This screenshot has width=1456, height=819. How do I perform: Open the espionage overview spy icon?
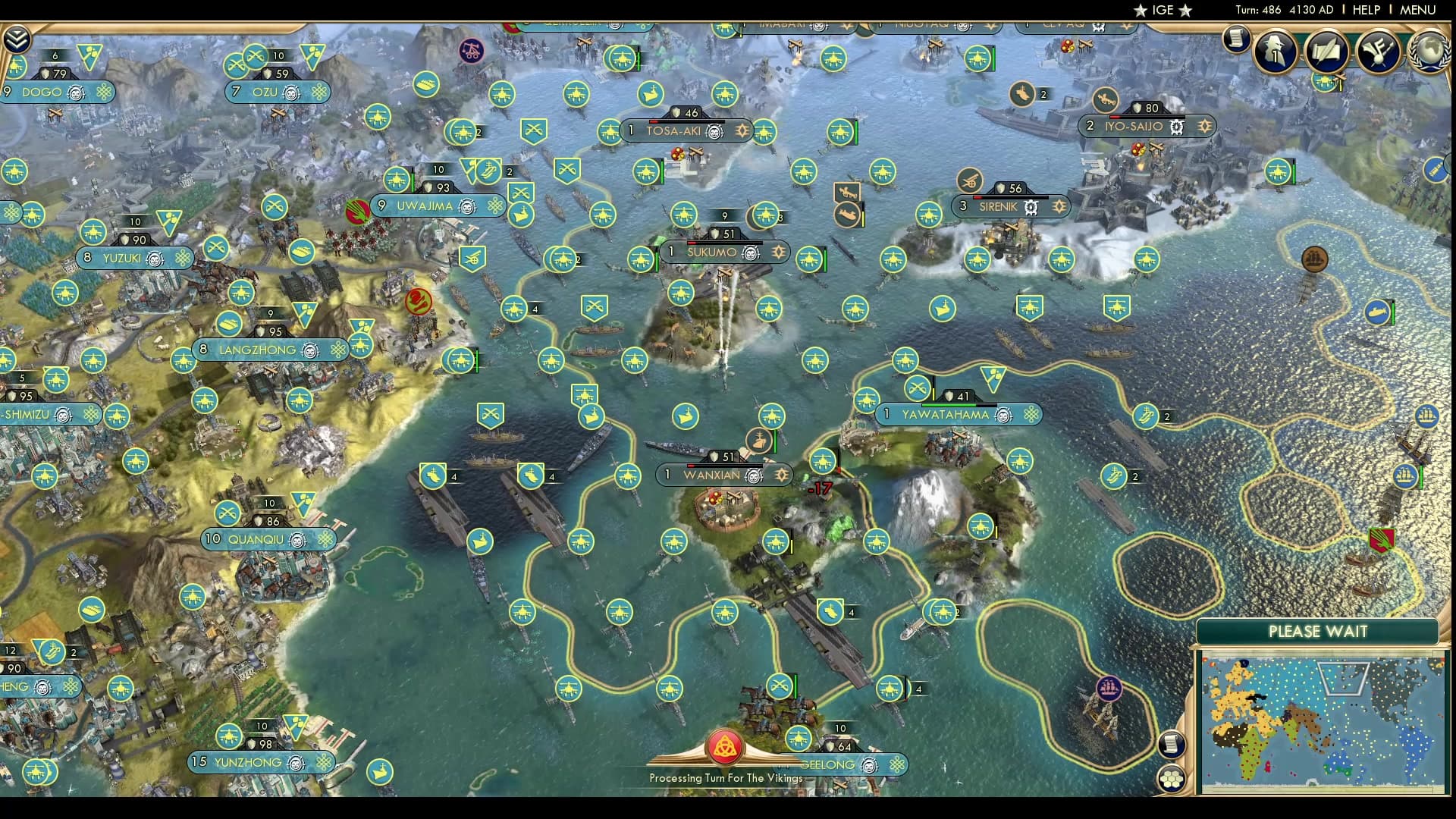pos(1276,51)
